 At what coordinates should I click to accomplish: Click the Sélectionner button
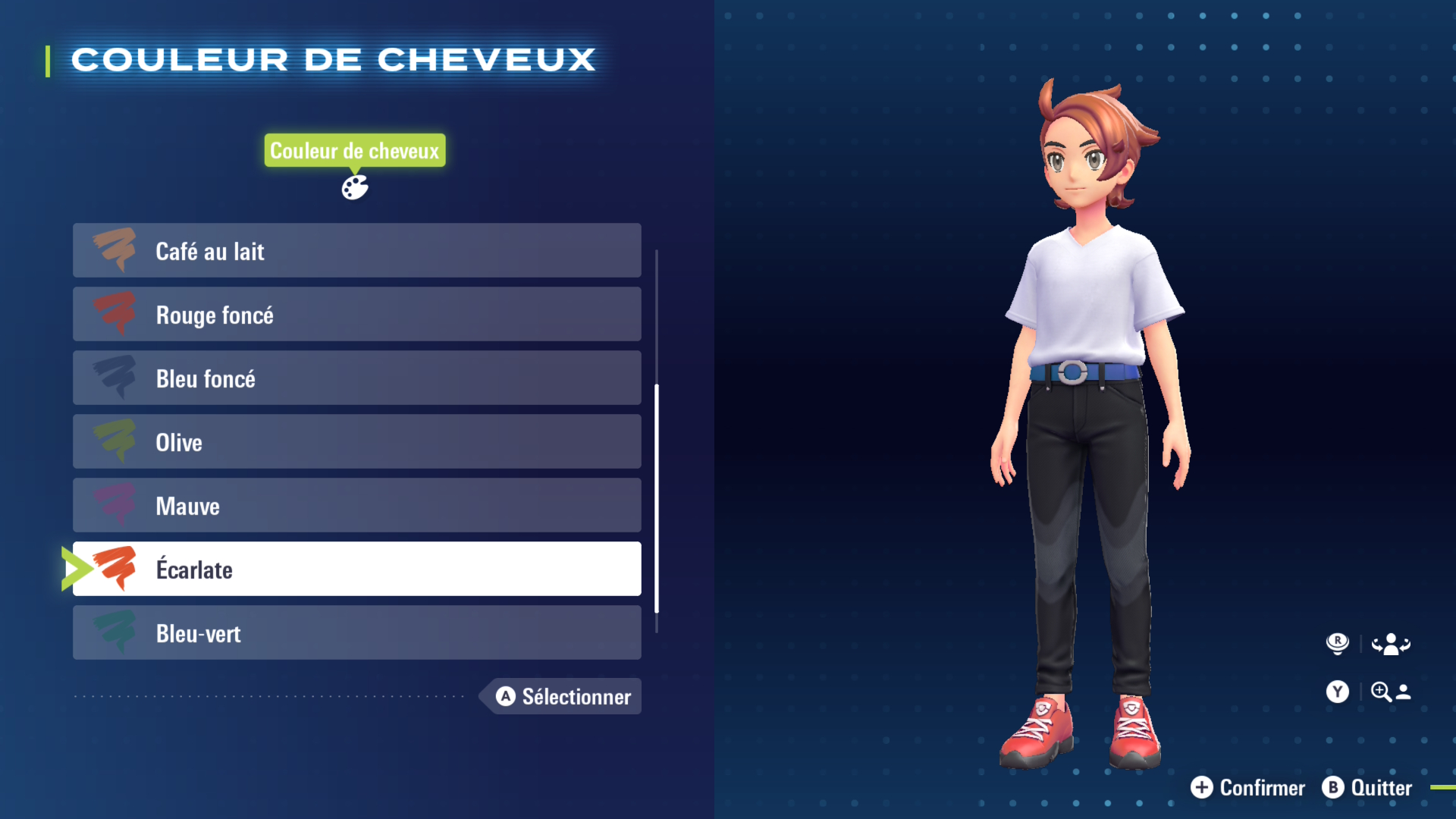563,696
